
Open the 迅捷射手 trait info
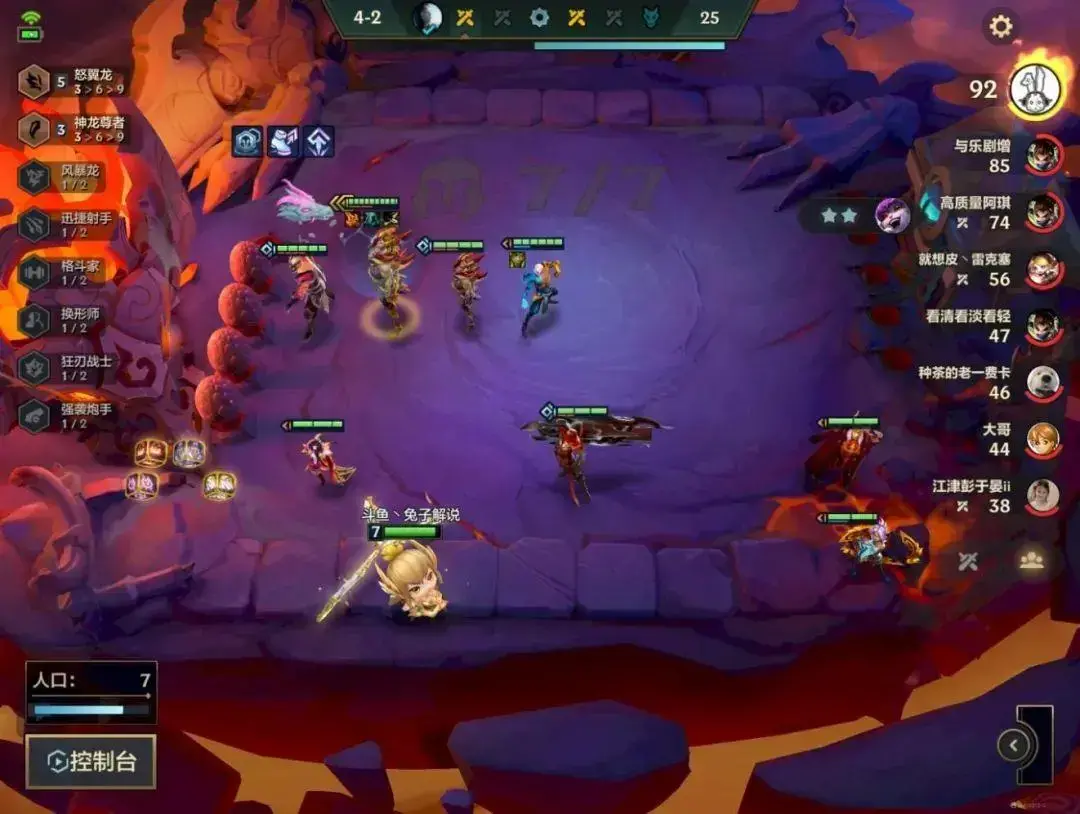pyautogui.click(x=70, y=224)
